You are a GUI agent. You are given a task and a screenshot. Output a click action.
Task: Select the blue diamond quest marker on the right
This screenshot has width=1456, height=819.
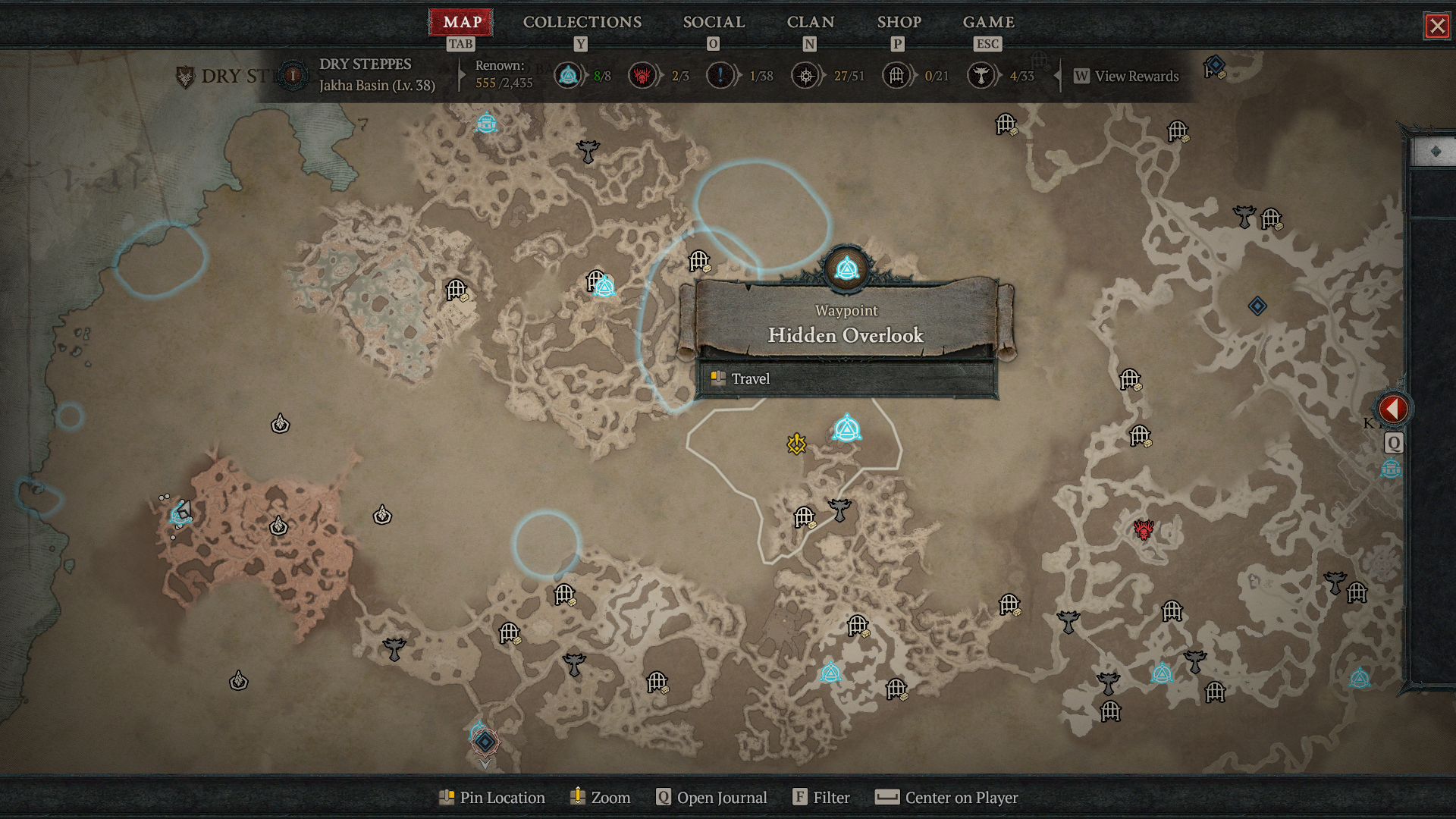(x=1257, y=306)
